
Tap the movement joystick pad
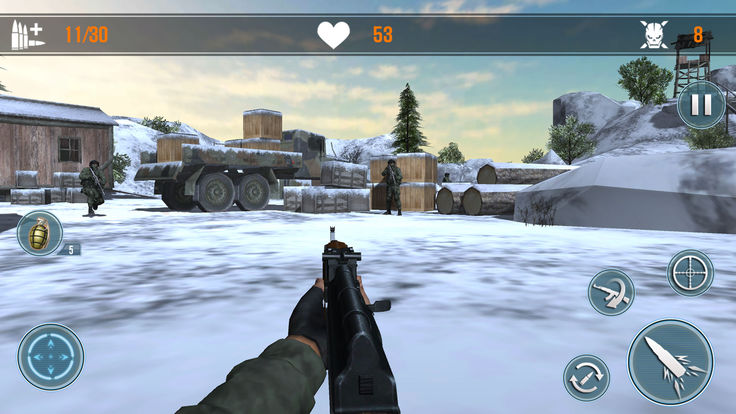pos(50,357)
